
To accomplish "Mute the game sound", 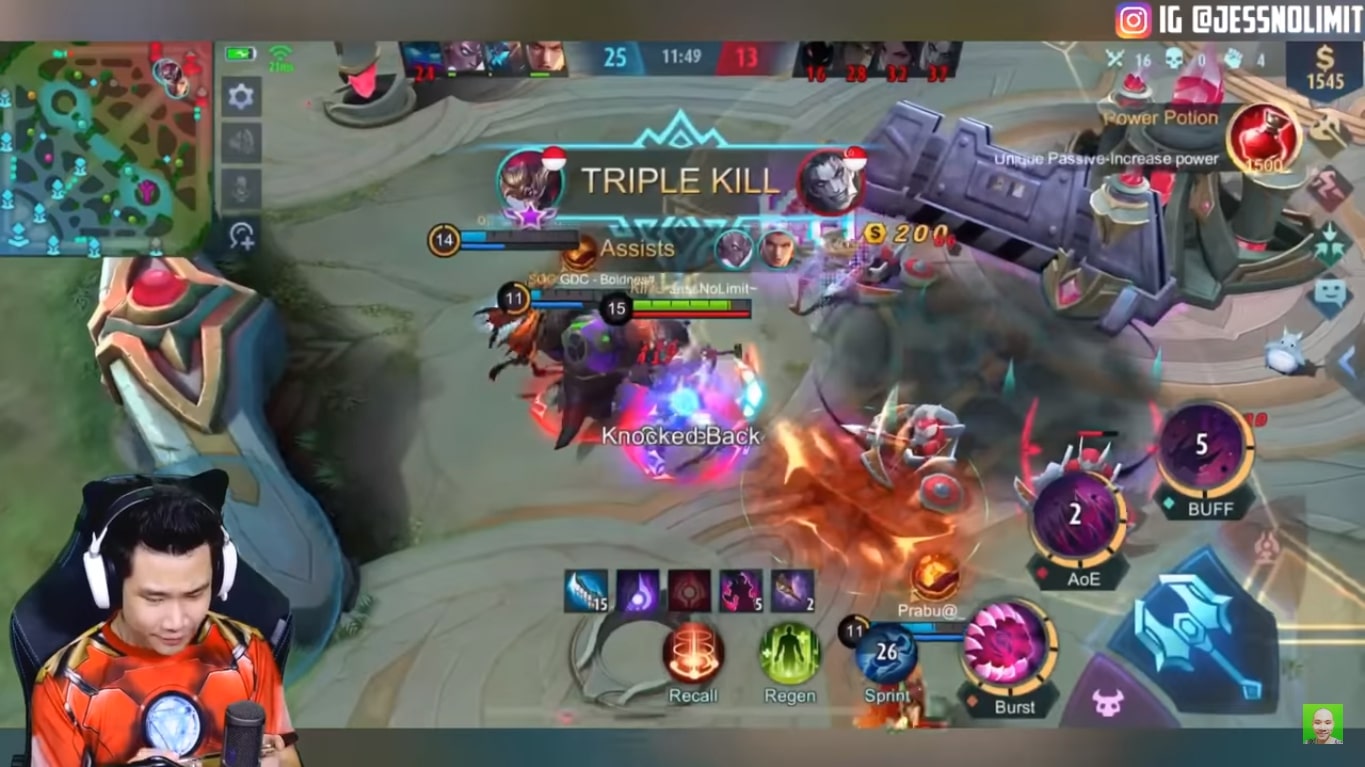I will [x=242, y=142].
